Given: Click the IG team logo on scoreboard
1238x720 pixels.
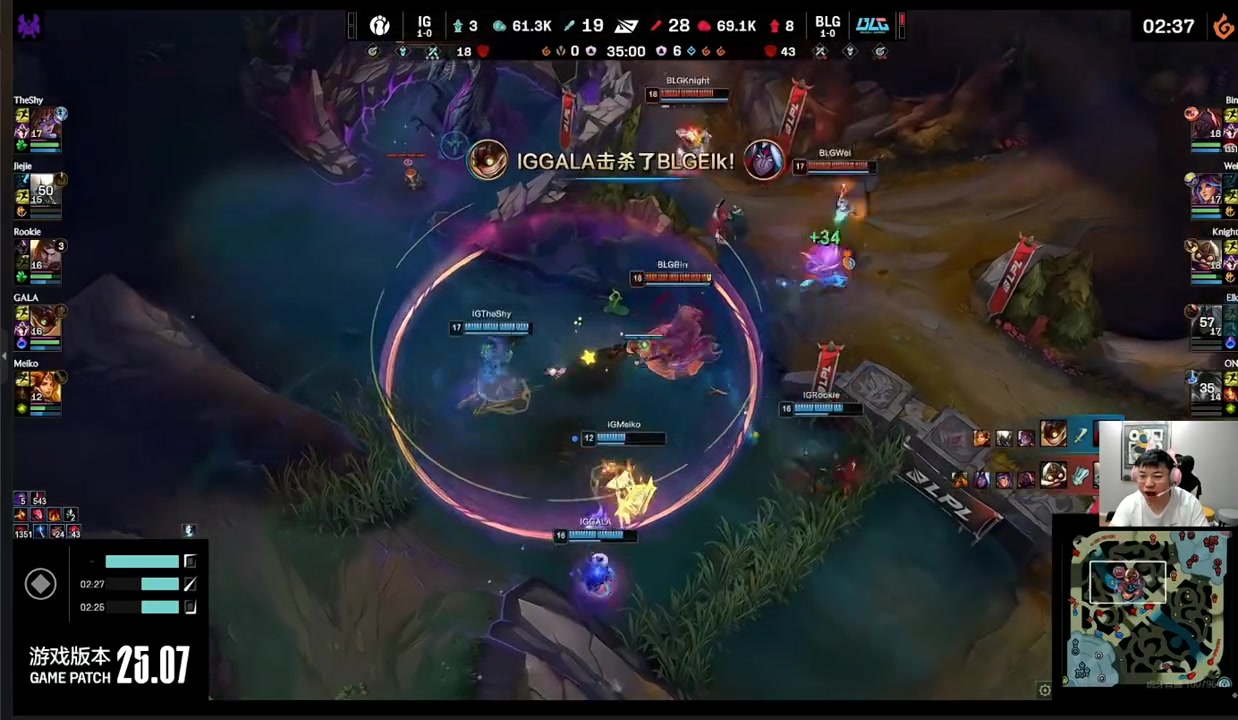Looking at the screenshot, I should tap(380, 25).
